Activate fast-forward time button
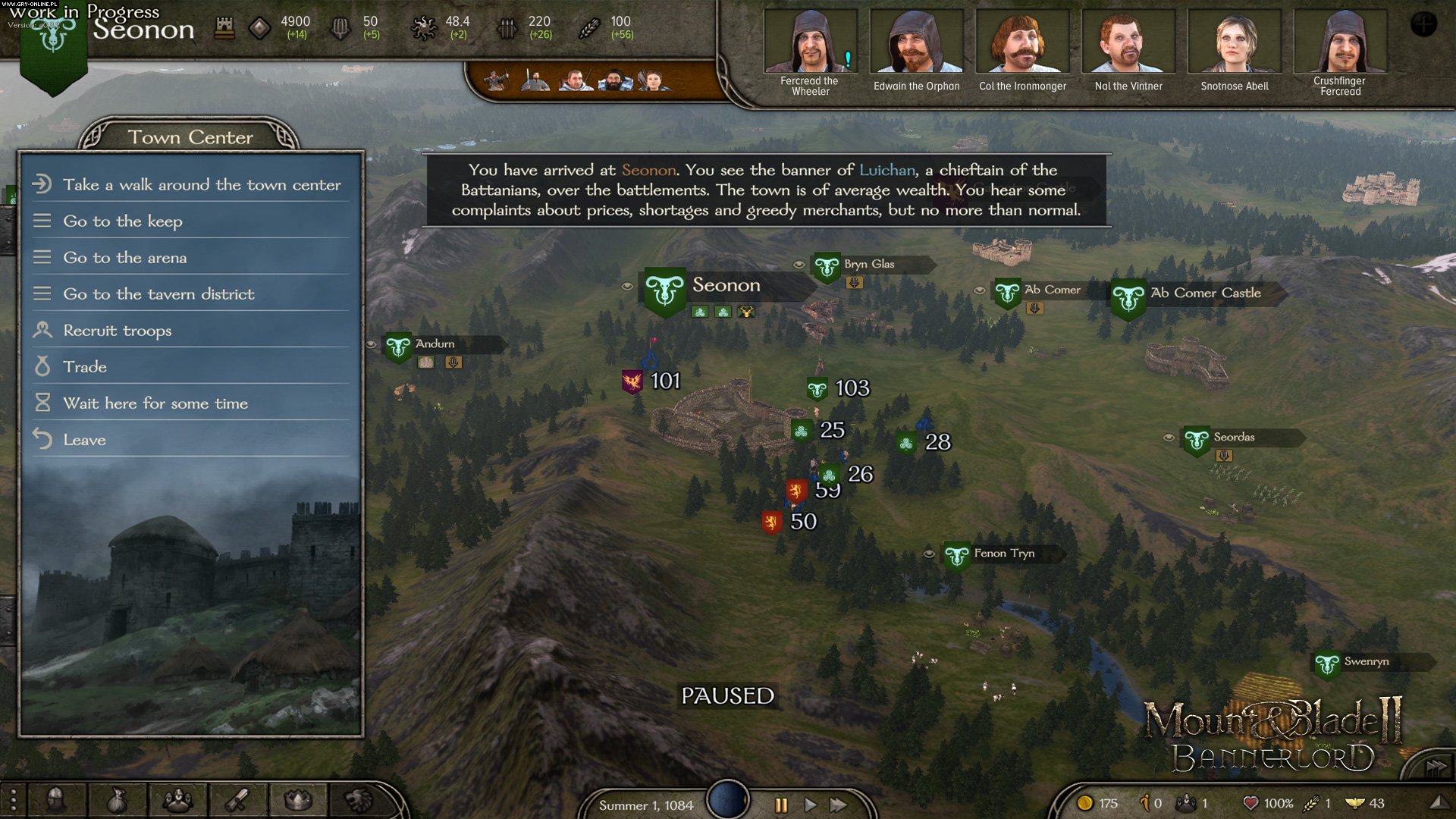1456x819 pixels. 838,805
